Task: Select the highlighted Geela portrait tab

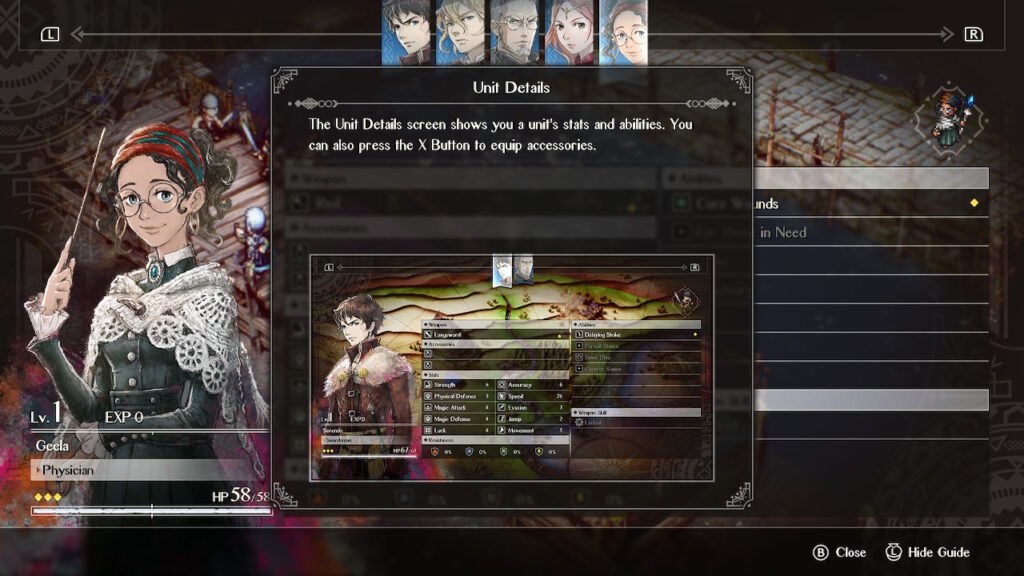Action: [622, 31]
